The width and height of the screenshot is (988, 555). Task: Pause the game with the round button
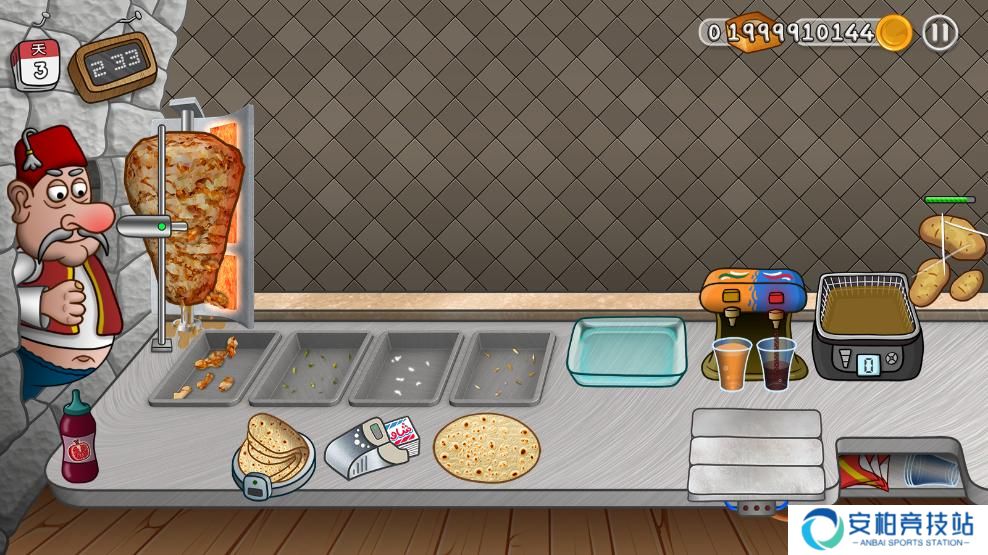point(938,33)
